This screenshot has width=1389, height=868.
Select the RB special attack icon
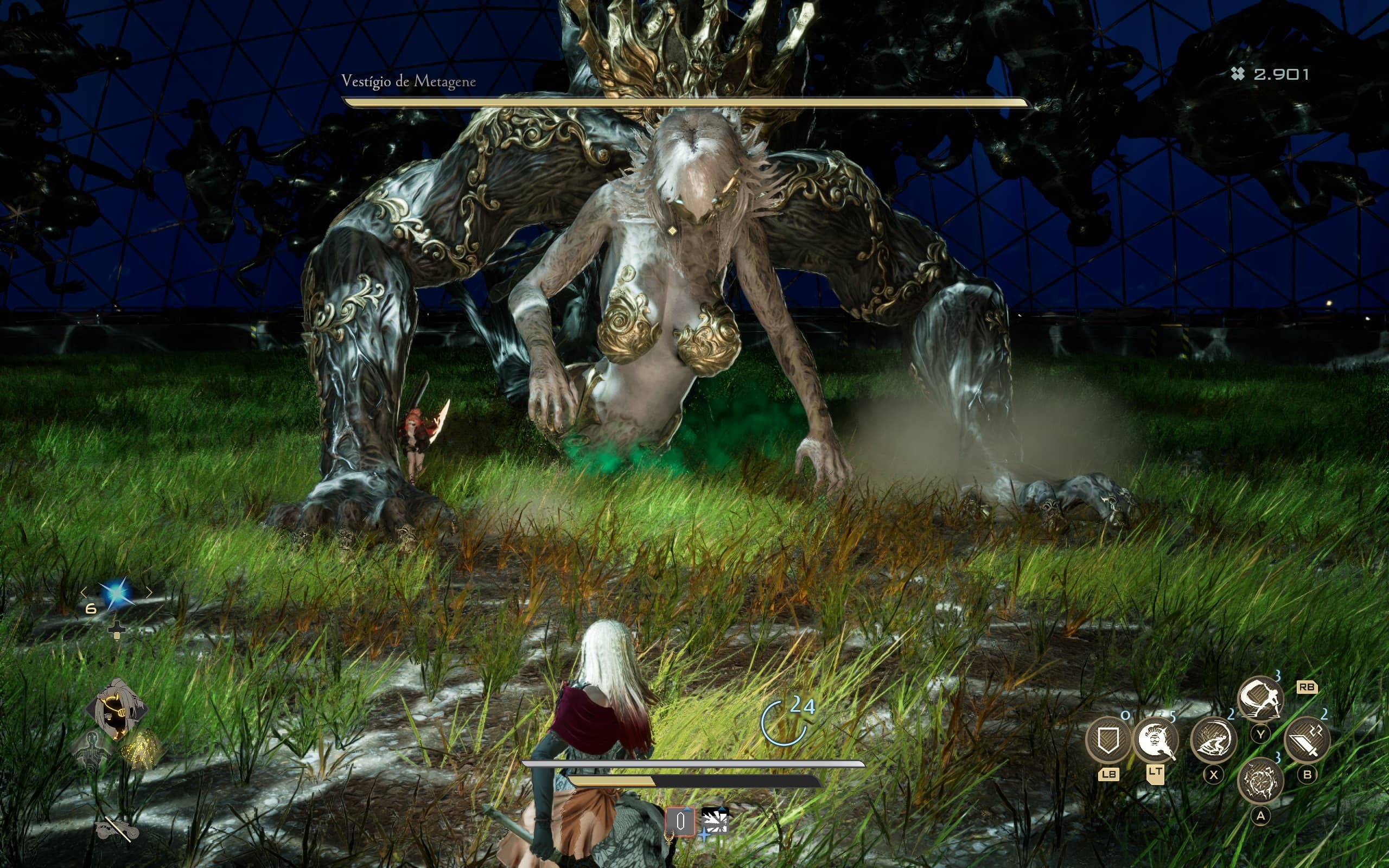(x=1307, y=688)
